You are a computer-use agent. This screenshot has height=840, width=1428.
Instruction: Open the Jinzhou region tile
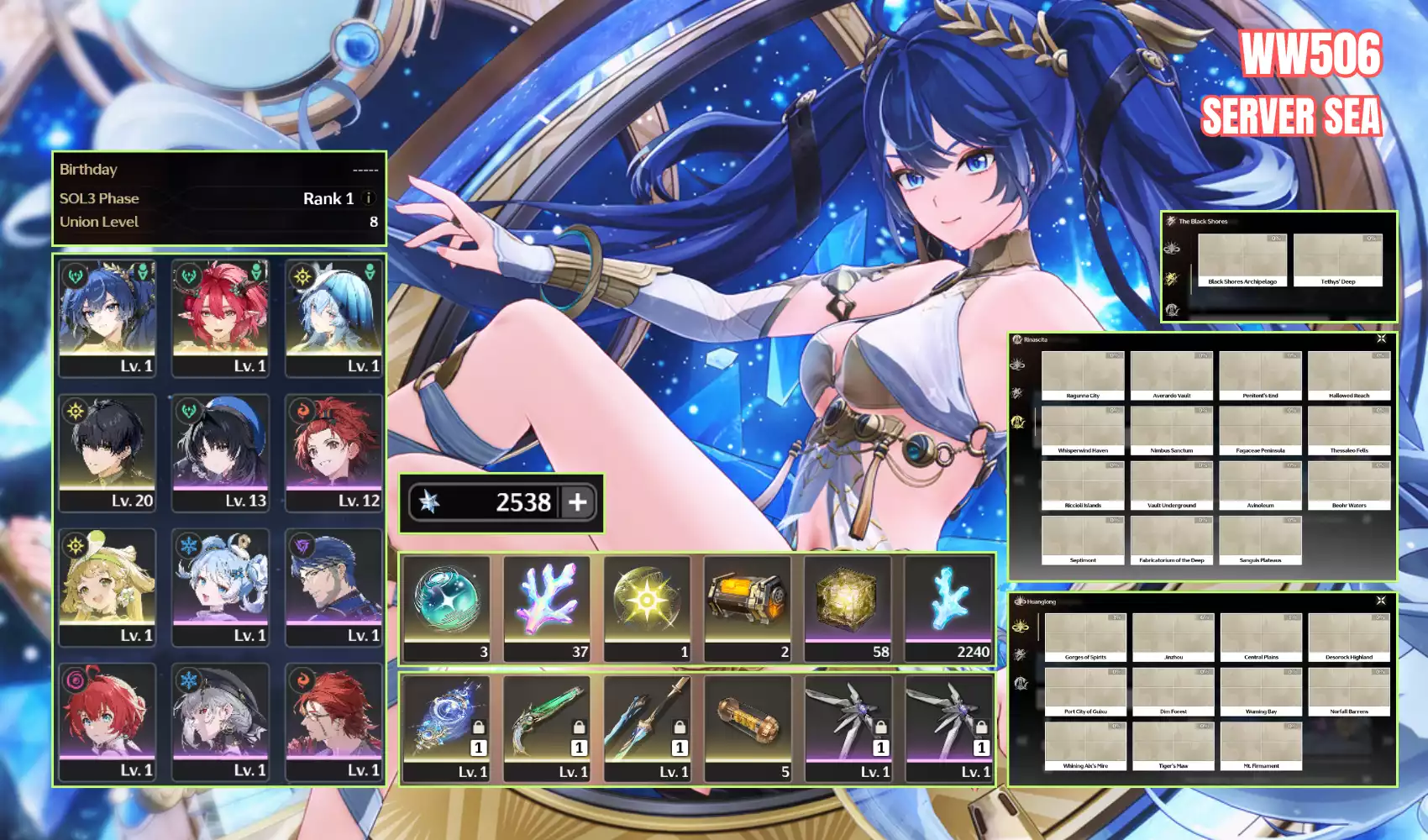1173,638
